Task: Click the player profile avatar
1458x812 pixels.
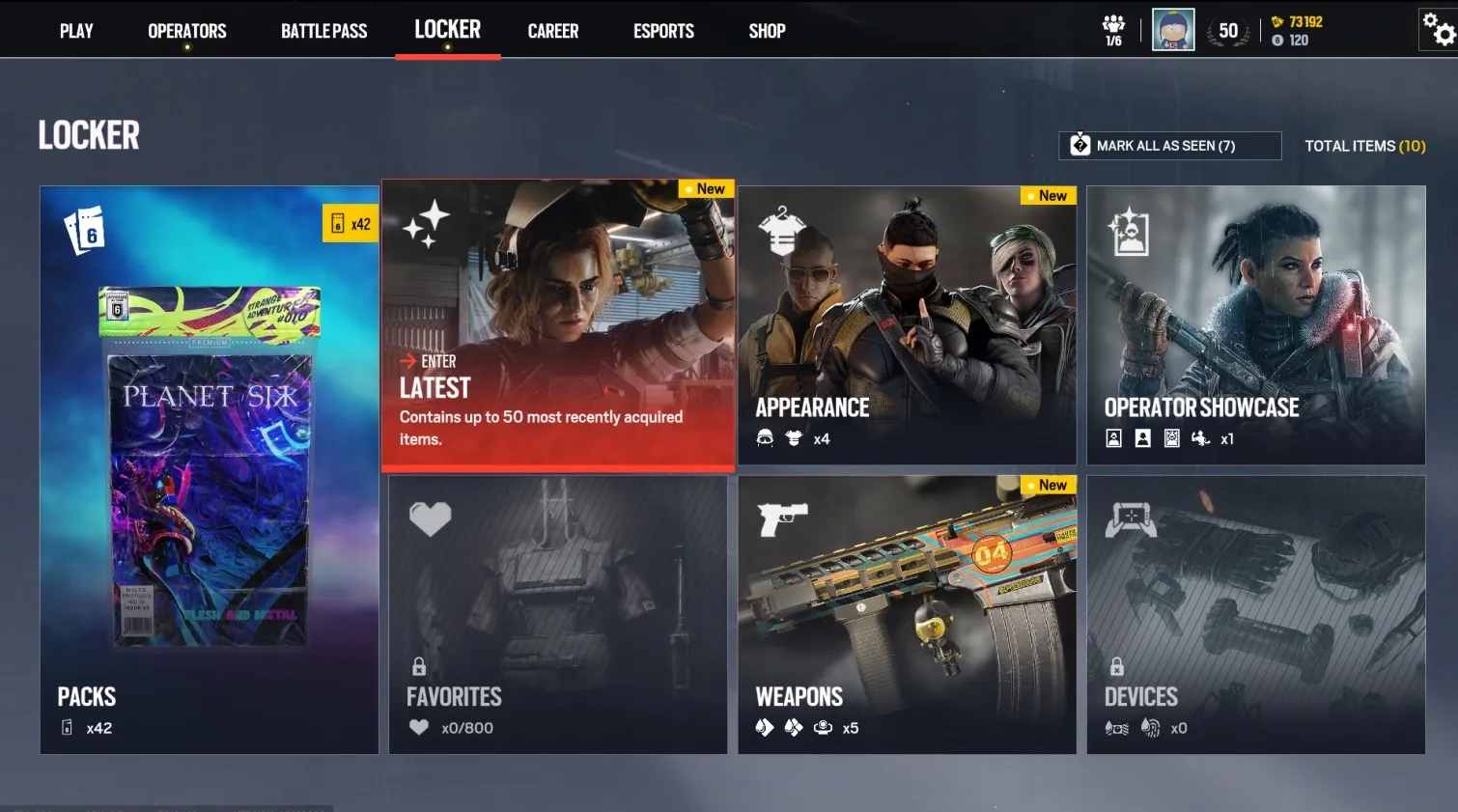Action: tap(1173, 29)
